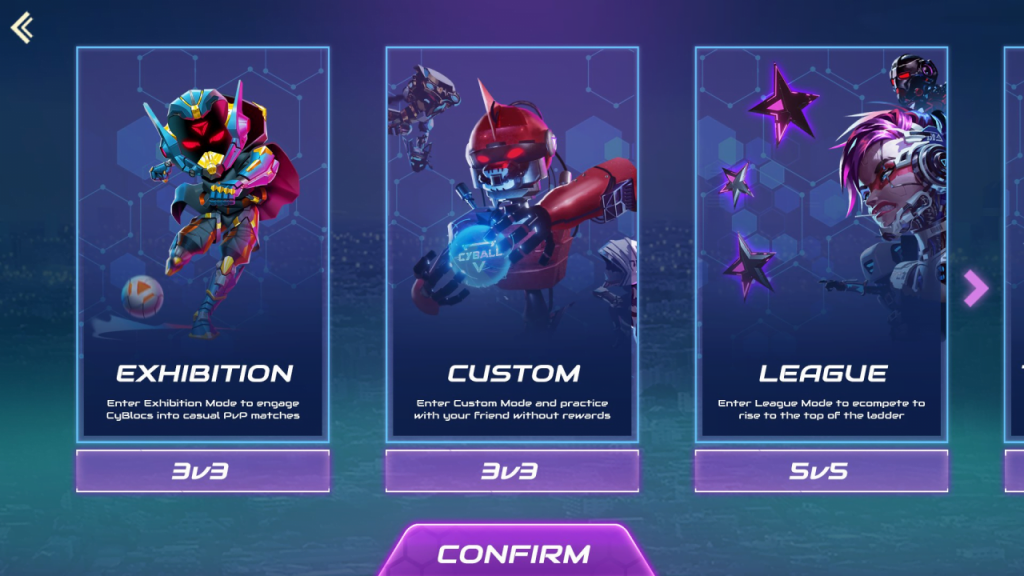Show more modes with the pink arrow

pyautogui.click(x=975, y=288)
